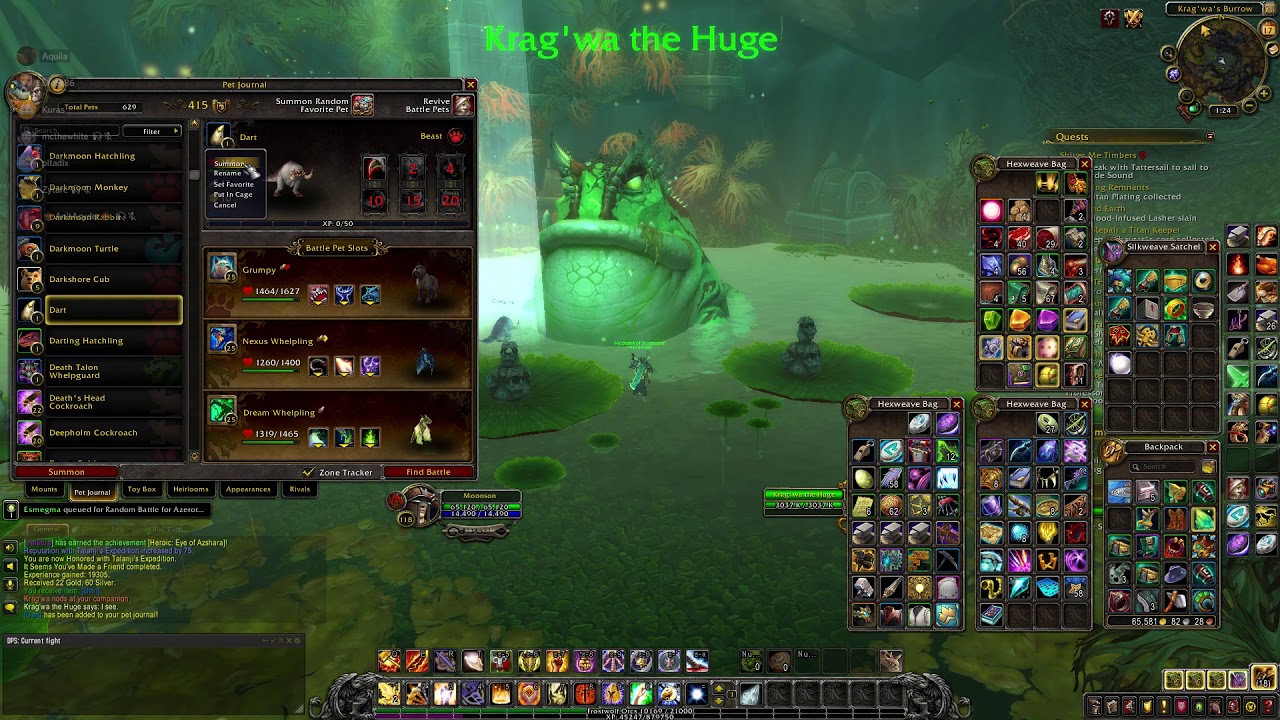Switch to the Heirlooms tab
This screenshot has width=1280, height=720.
190,490
